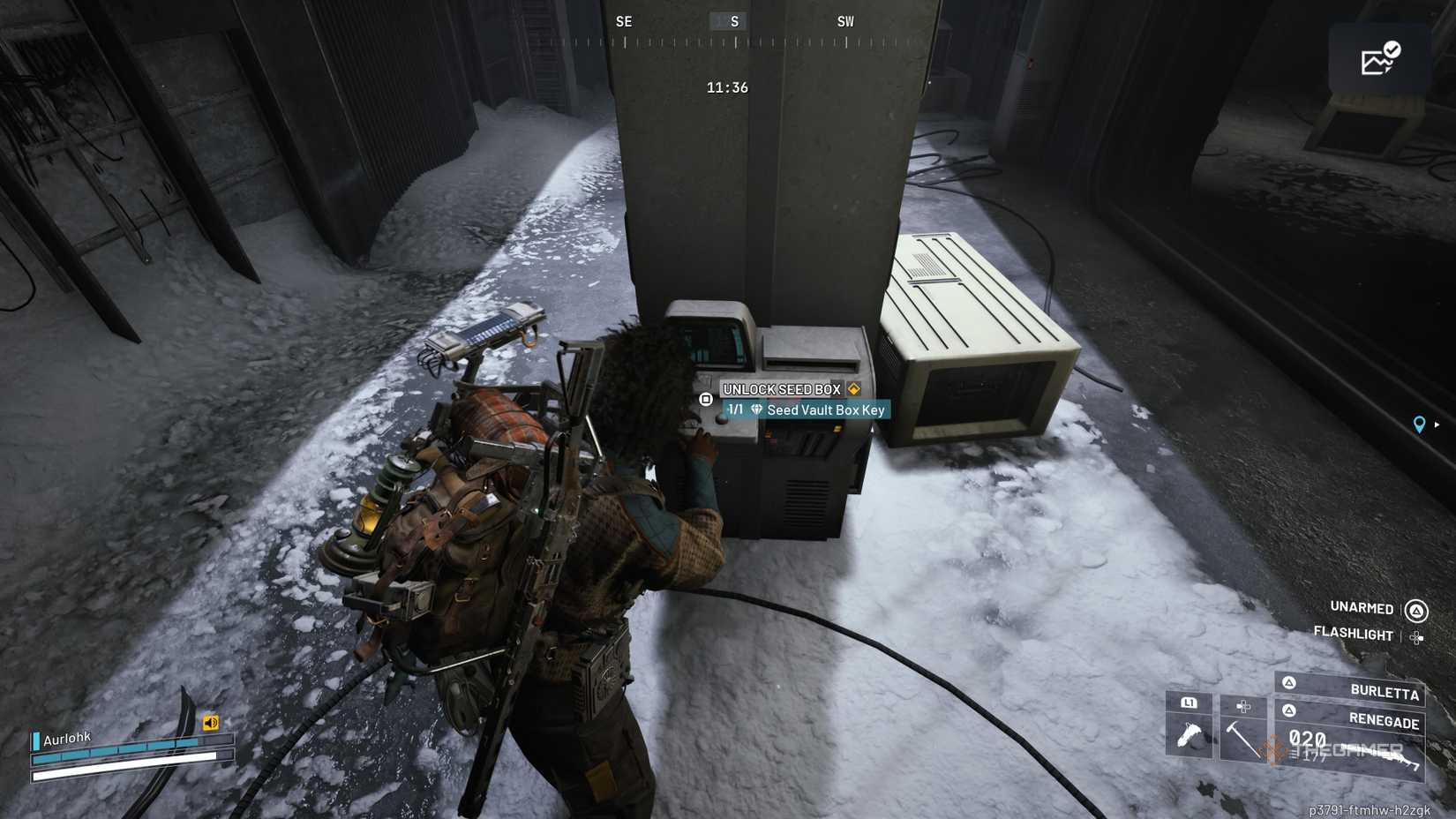Toggle the healing cross icon in the HUD
Viewport: 1456px width, 819px height.
point(1242,706)
